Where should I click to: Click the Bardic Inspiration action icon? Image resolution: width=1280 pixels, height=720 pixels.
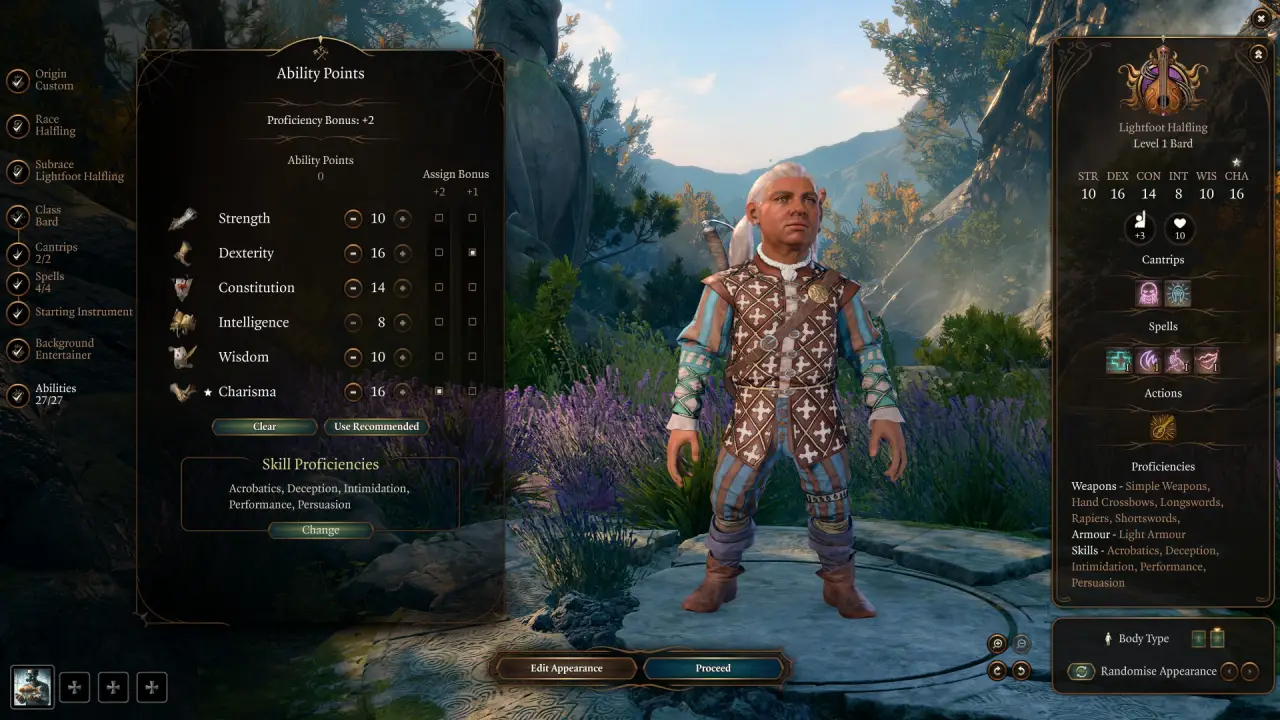click(x=1163, y=429)
